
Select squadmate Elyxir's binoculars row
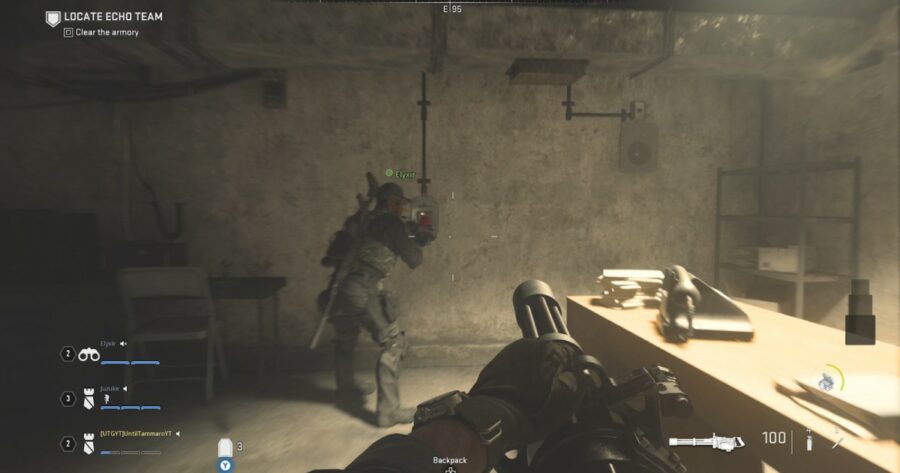[88, 353]
